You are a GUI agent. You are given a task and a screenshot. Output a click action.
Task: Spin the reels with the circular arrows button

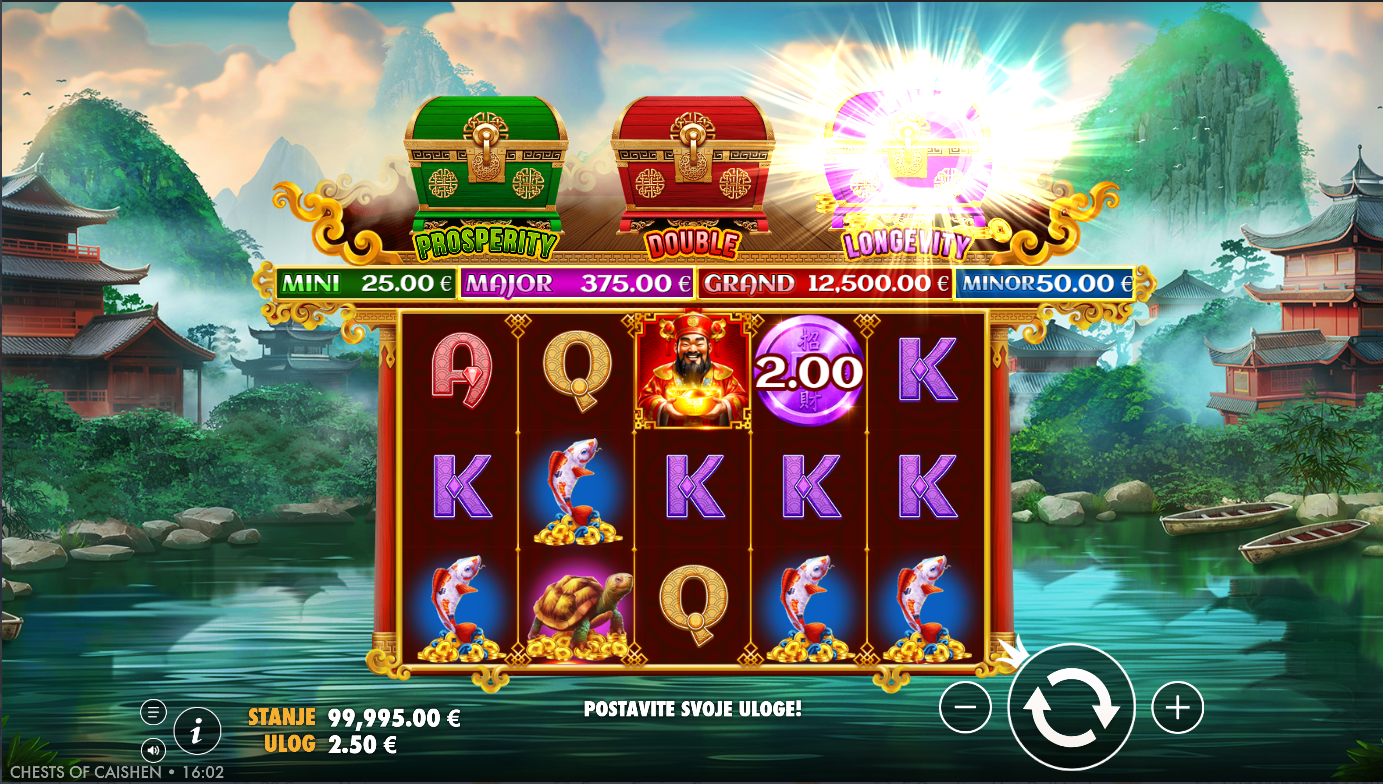(1071, 707)
